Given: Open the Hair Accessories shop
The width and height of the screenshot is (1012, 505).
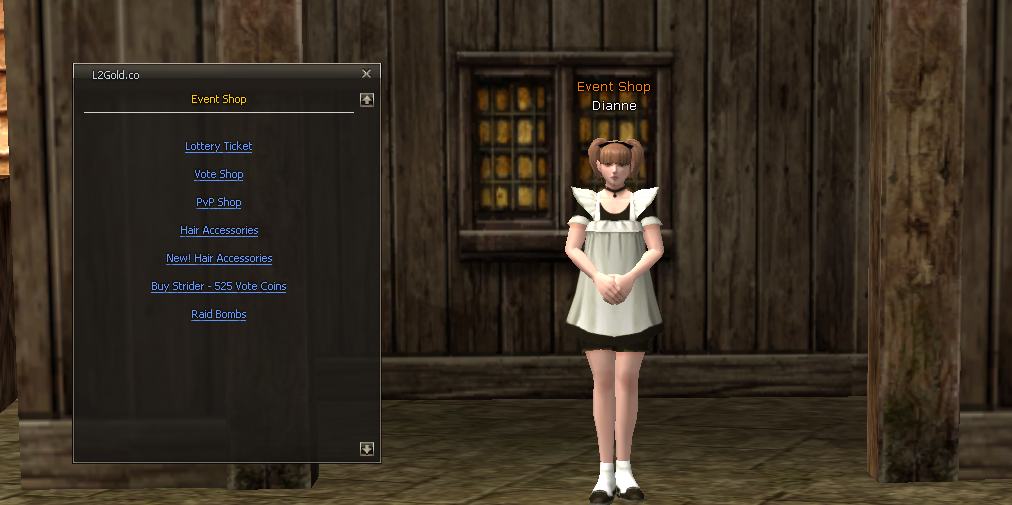Looking at the screenshot, I should tap(218, 230).
